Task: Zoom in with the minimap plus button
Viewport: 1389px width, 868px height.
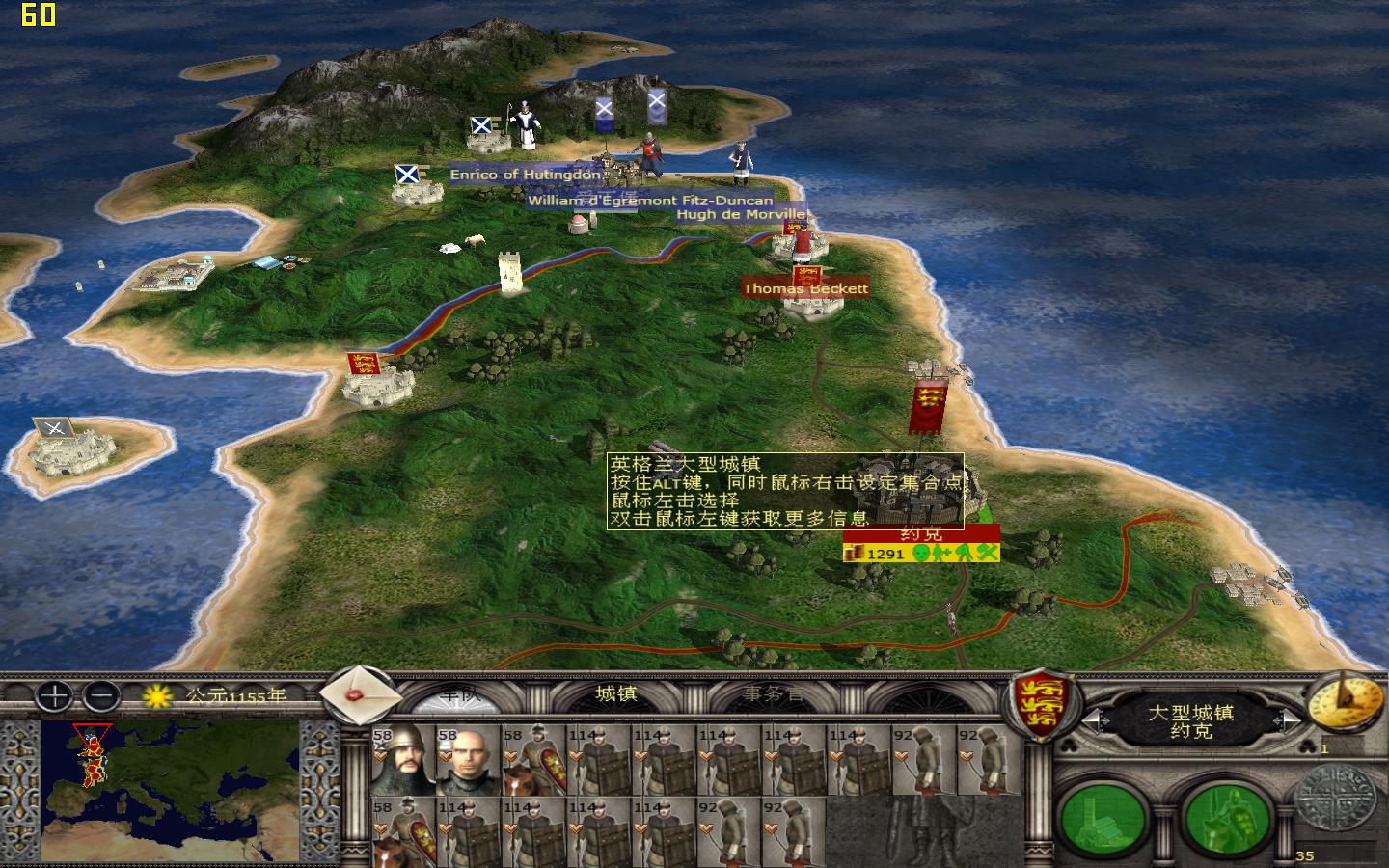Action: (52, 697)
